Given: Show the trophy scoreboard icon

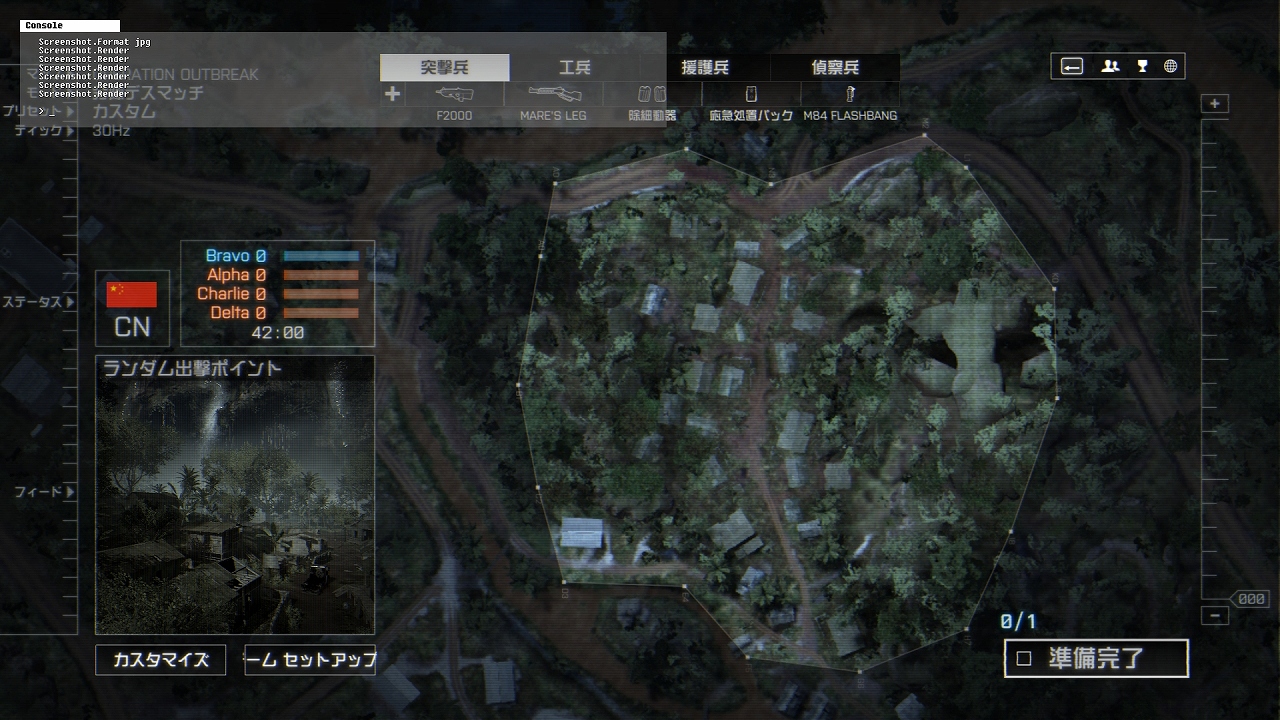Looking at the screenshot, I should (1142, 67).
